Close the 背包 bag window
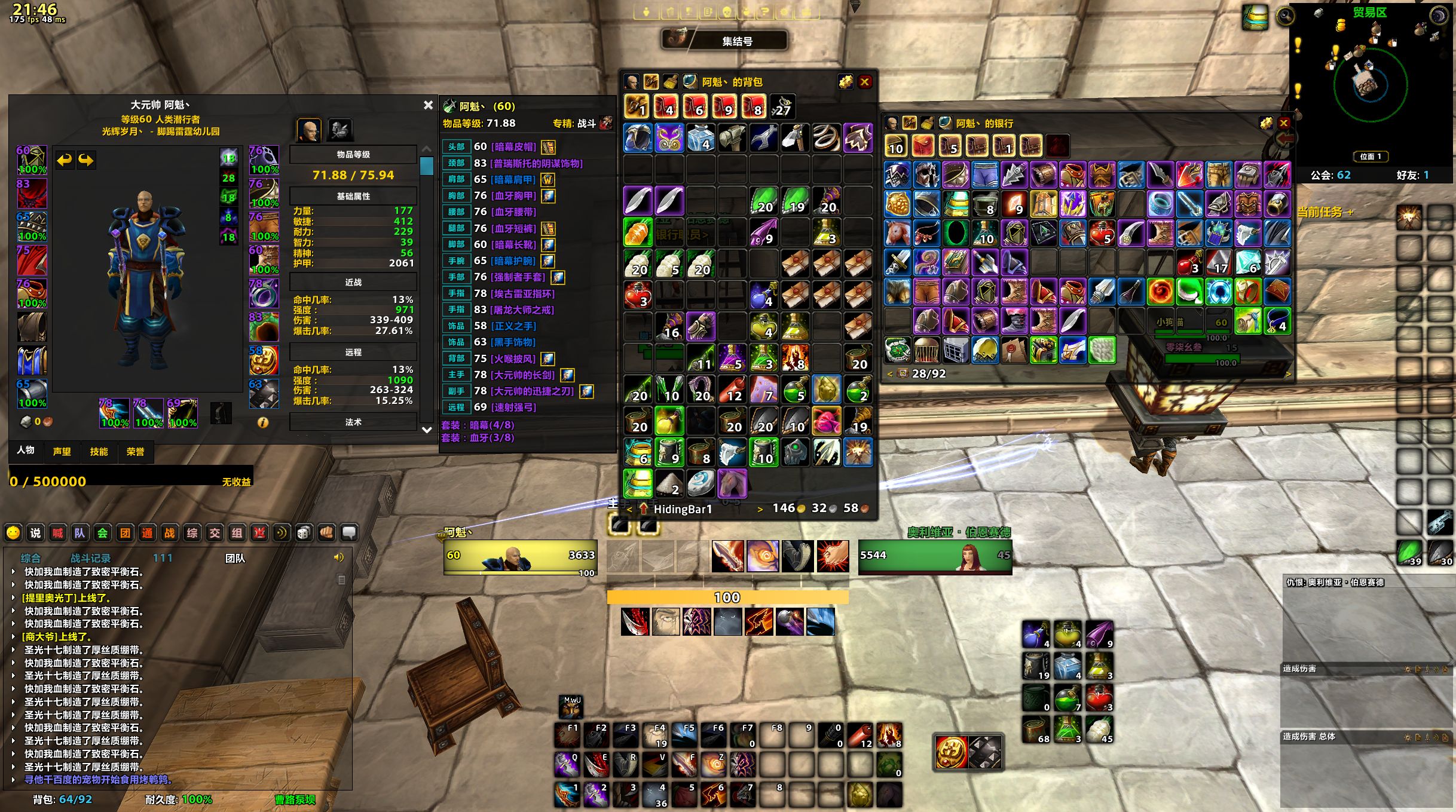The height and width of the screenshot is (812, 1456). point(864,82)
